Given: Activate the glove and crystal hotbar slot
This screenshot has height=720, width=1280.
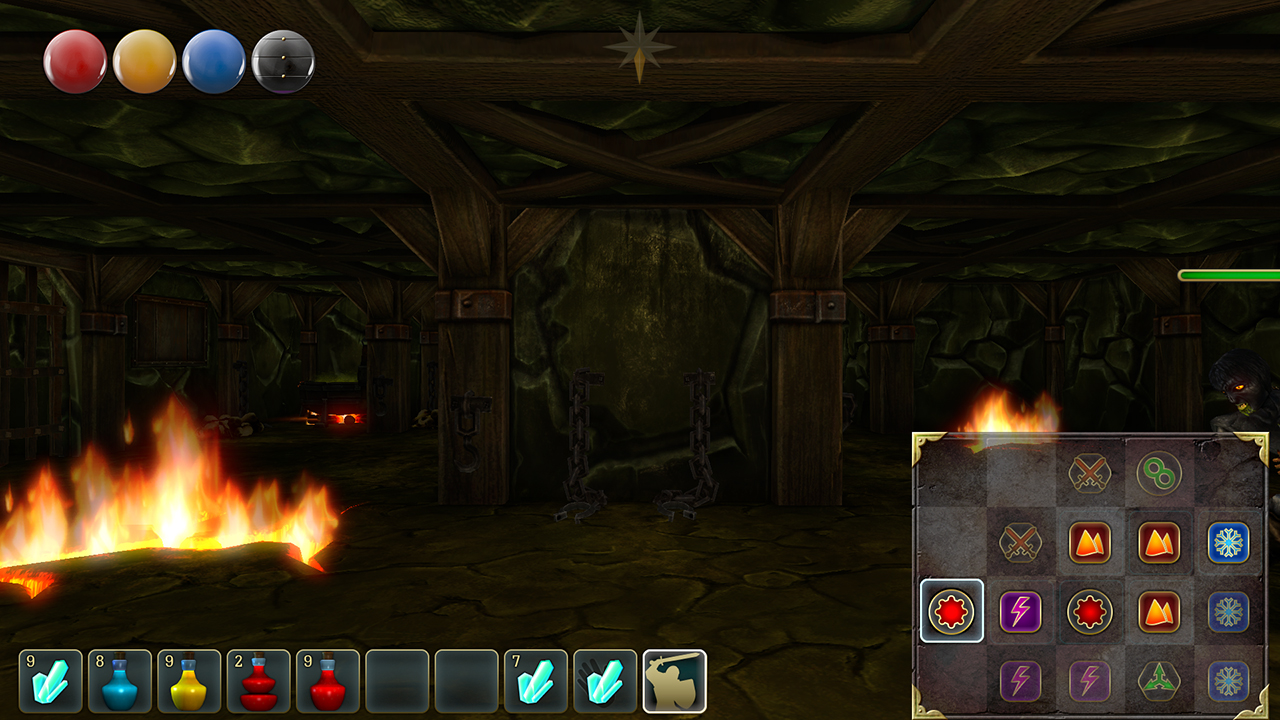Looking at the screenshot, I should pyautogui.click(x=605, y=681).
